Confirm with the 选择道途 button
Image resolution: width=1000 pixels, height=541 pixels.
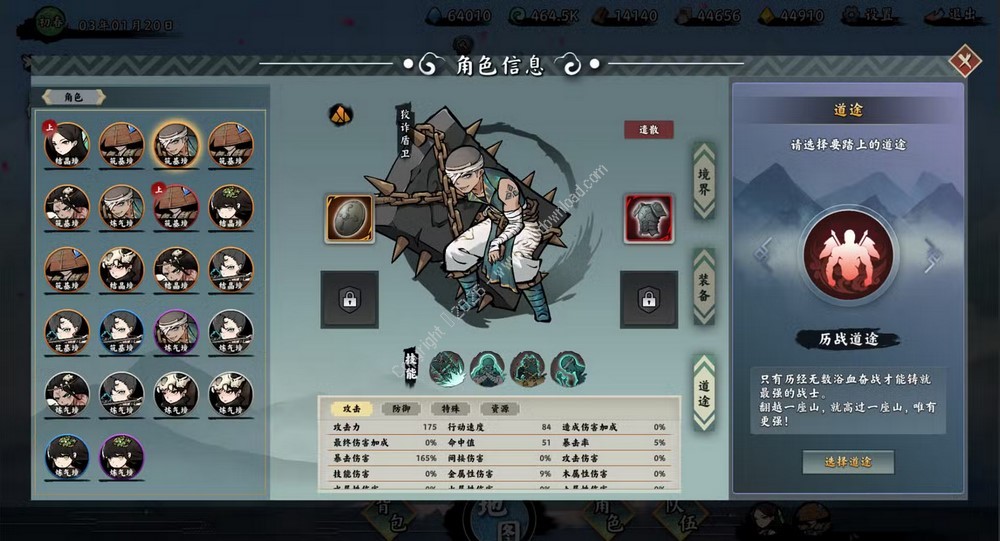848,462
